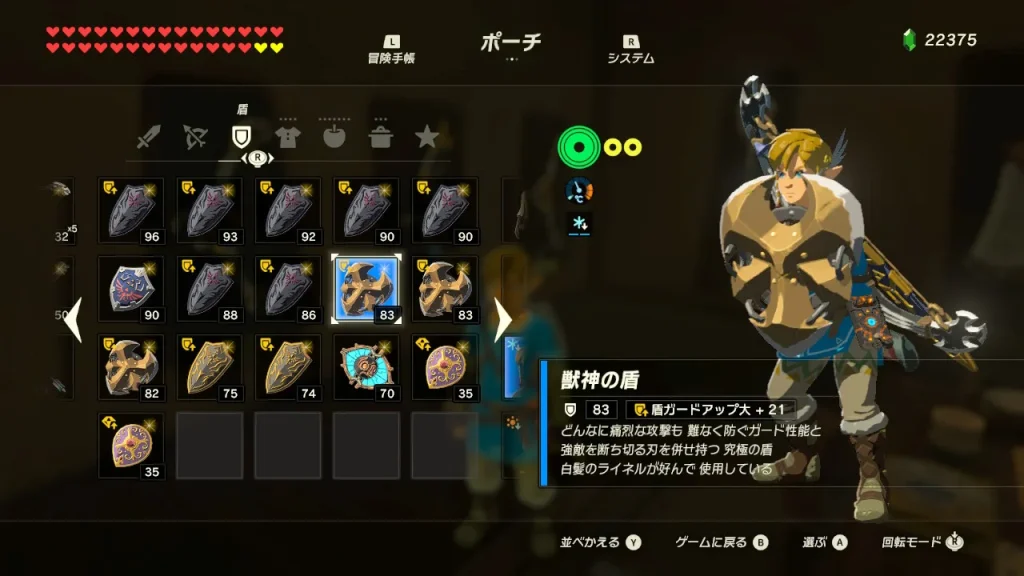1024x576 pixels.
Task: Open the 冒険手帳 adventure log page
Action: click(391, 50)
